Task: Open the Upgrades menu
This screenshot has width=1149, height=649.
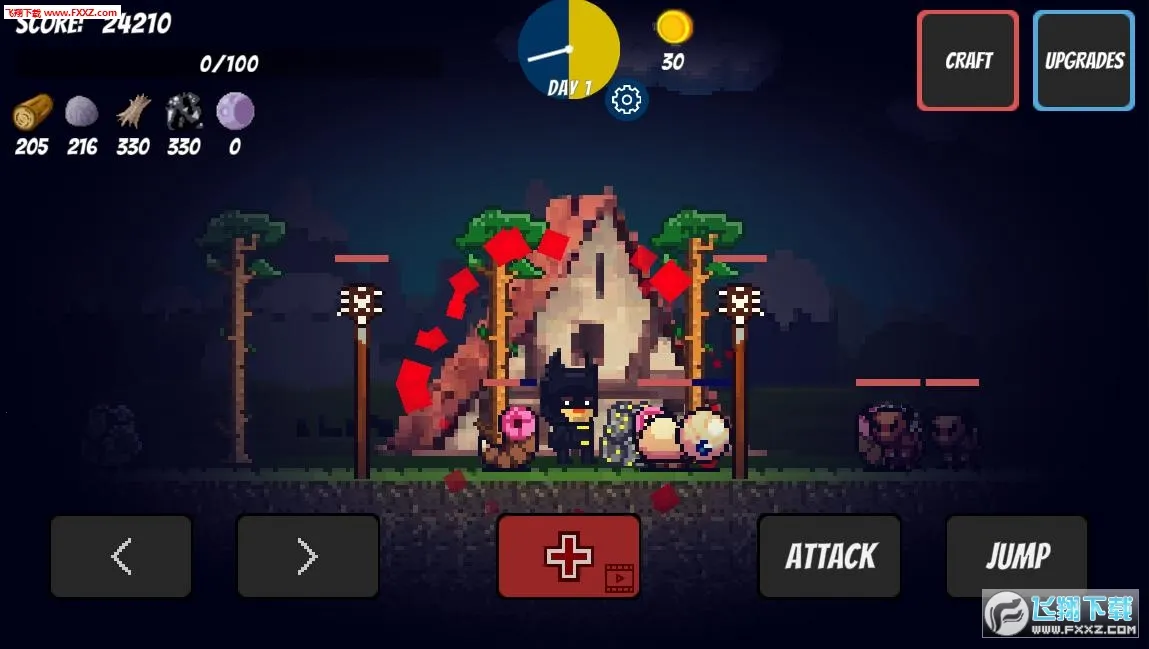Action: pos(1083,61)
